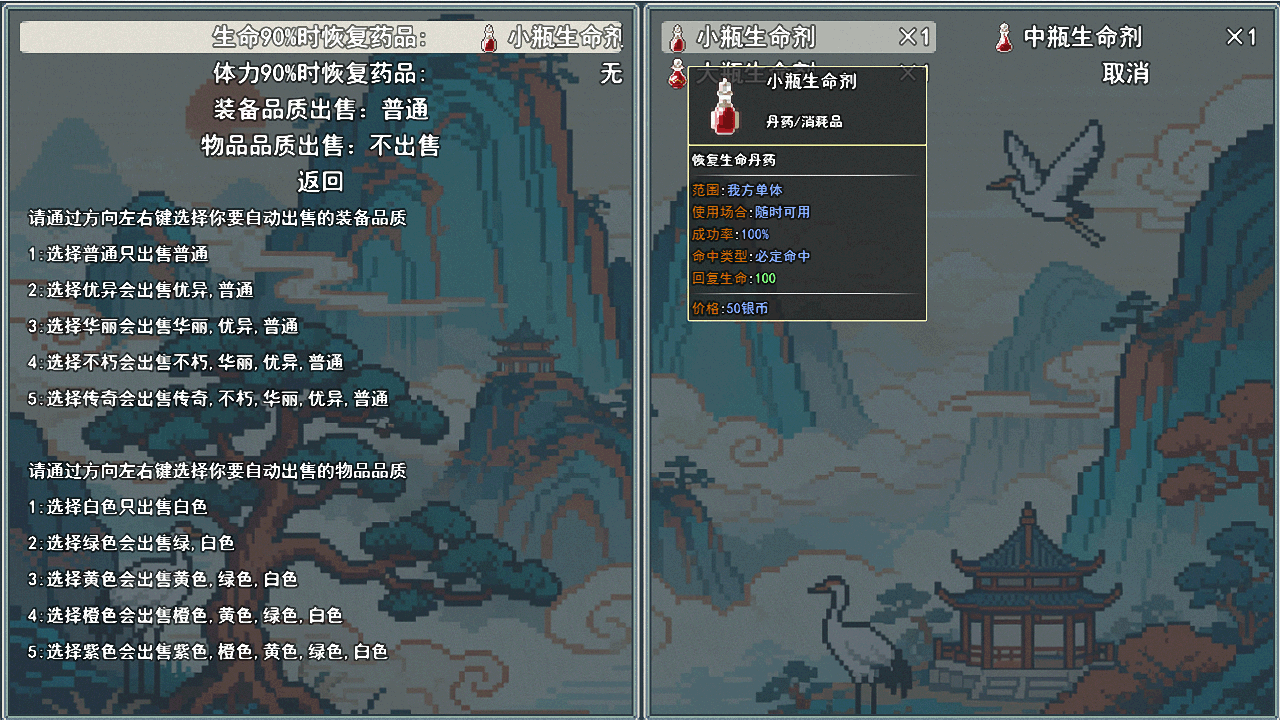1280x720 pixels.
Task: Click the 大瓶生命剂 vial icon
Action: point(676,72)
